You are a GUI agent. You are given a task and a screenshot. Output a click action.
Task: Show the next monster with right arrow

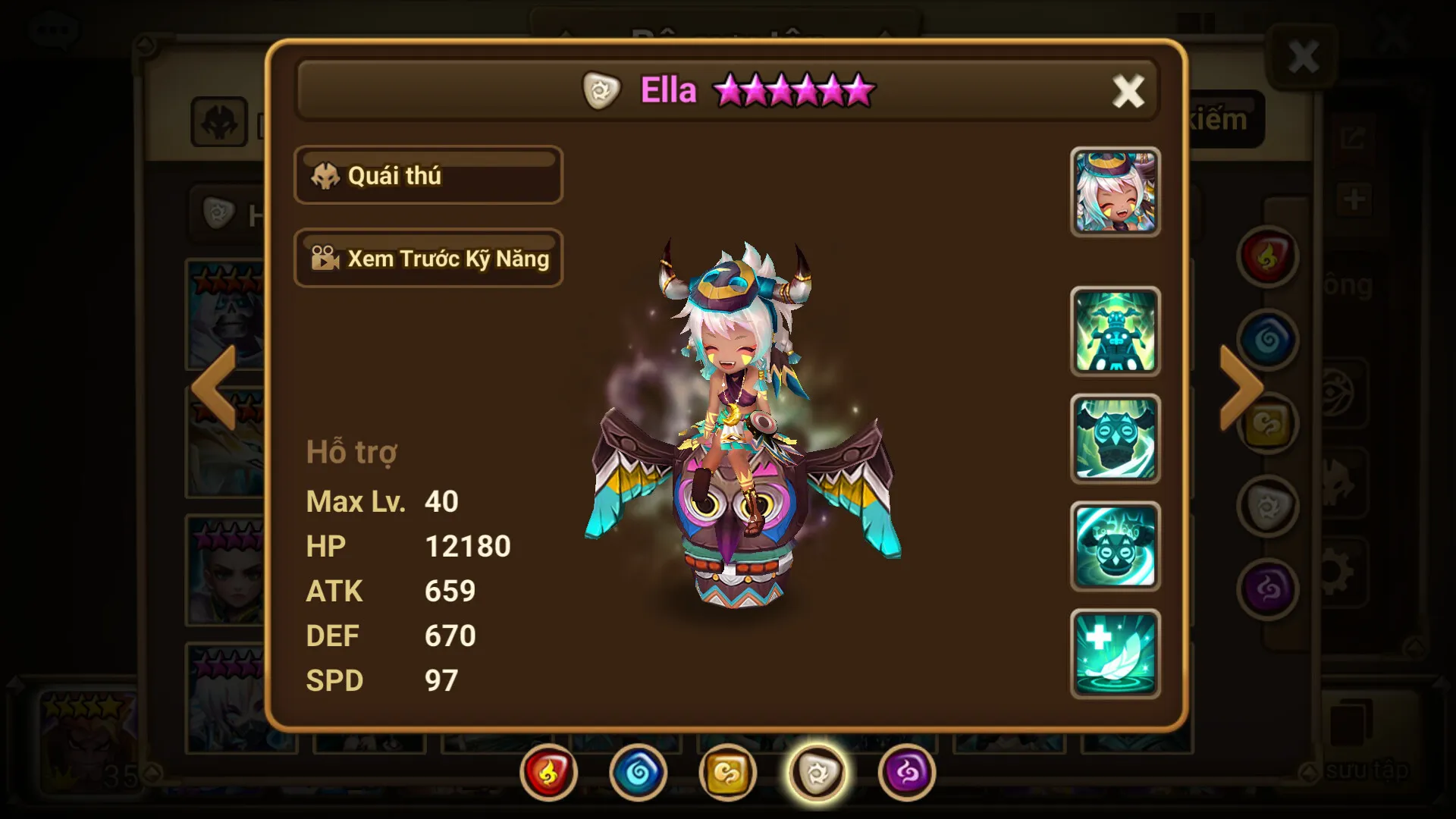coord(1240,388)
